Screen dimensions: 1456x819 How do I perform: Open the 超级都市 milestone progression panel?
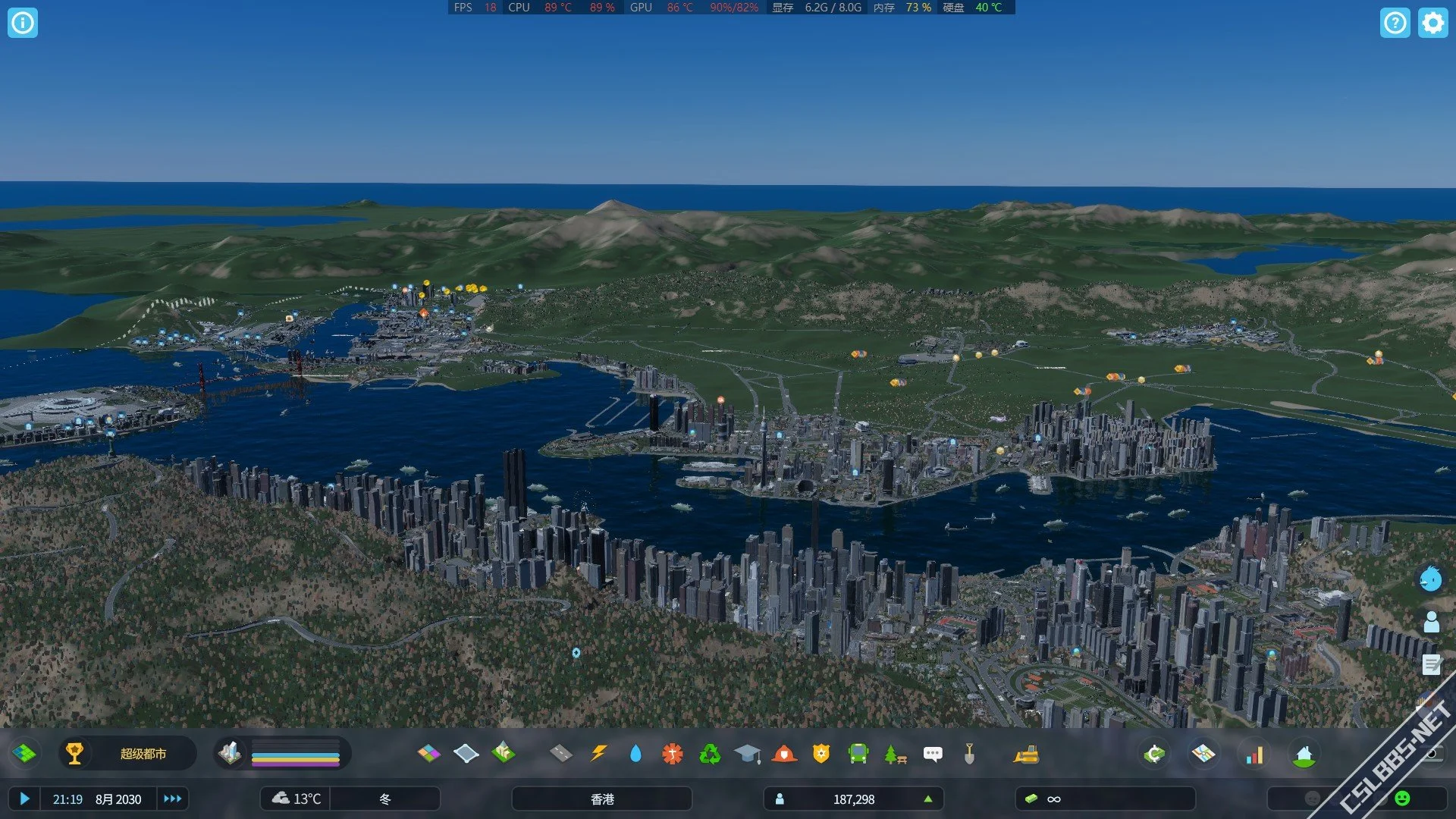[x=127, y=754]
